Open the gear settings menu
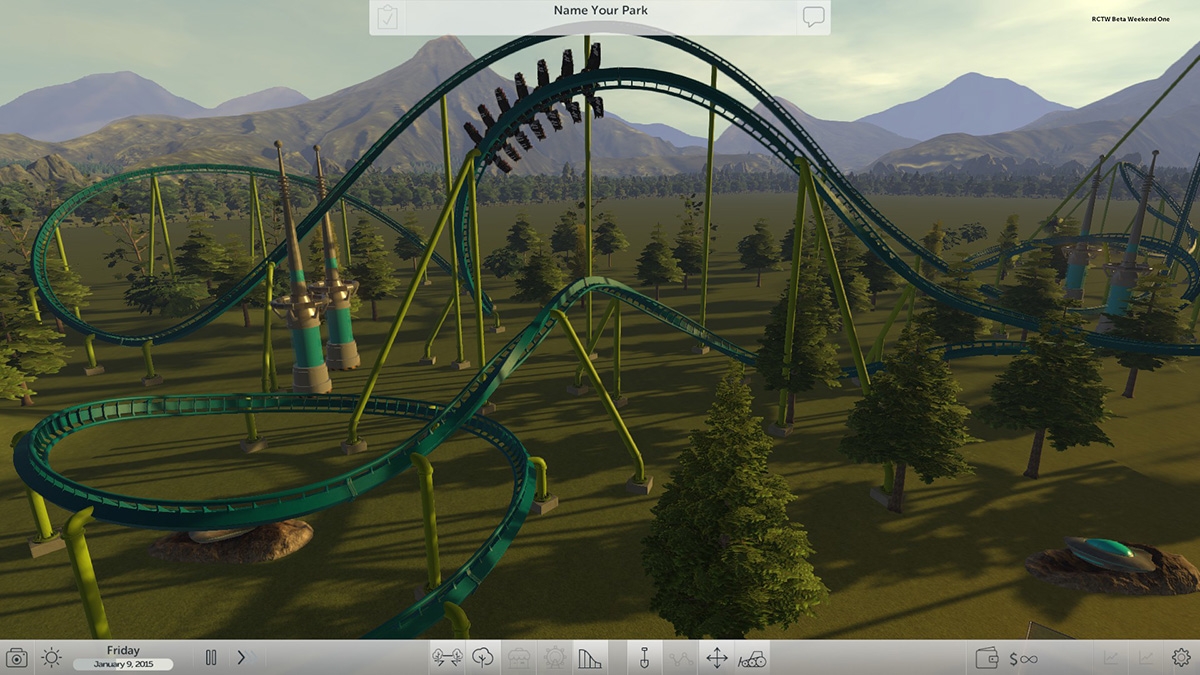This screenshot has height=675, width=1200. (x=1181, y=658)
